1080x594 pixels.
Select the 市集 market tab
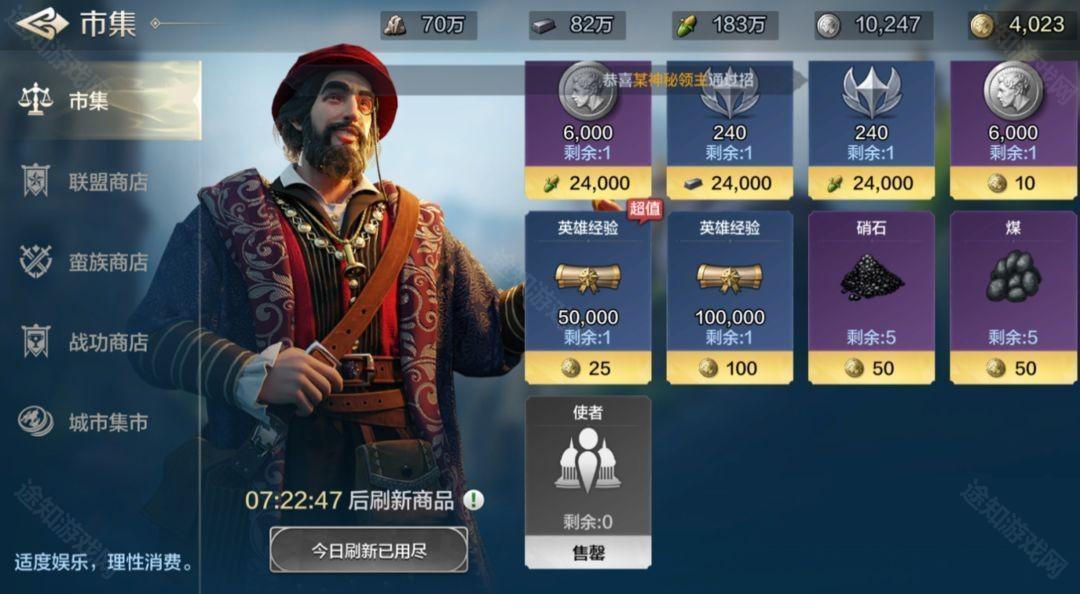[x=100, y=100]
